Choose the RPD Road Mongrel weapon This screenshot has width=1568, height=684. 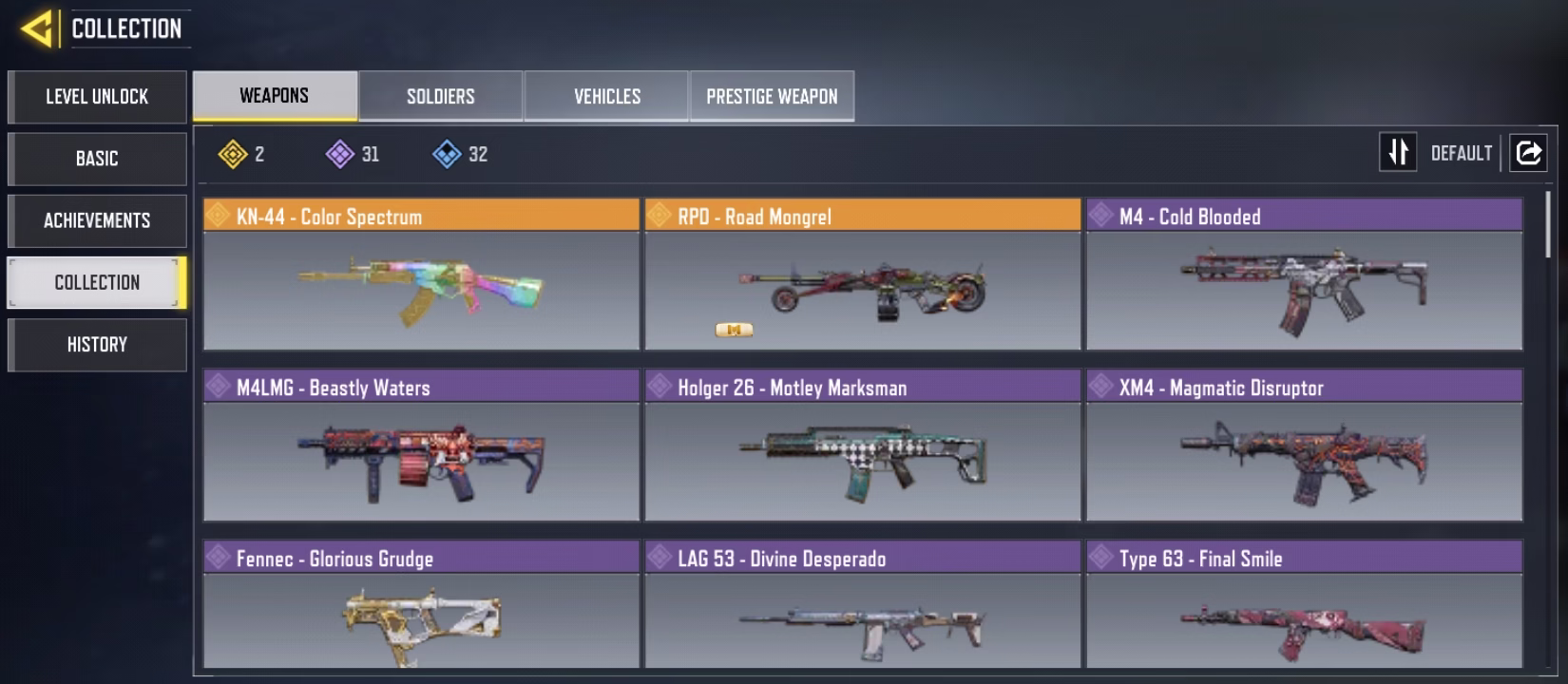pyautogui.click(x=862, y=275)
